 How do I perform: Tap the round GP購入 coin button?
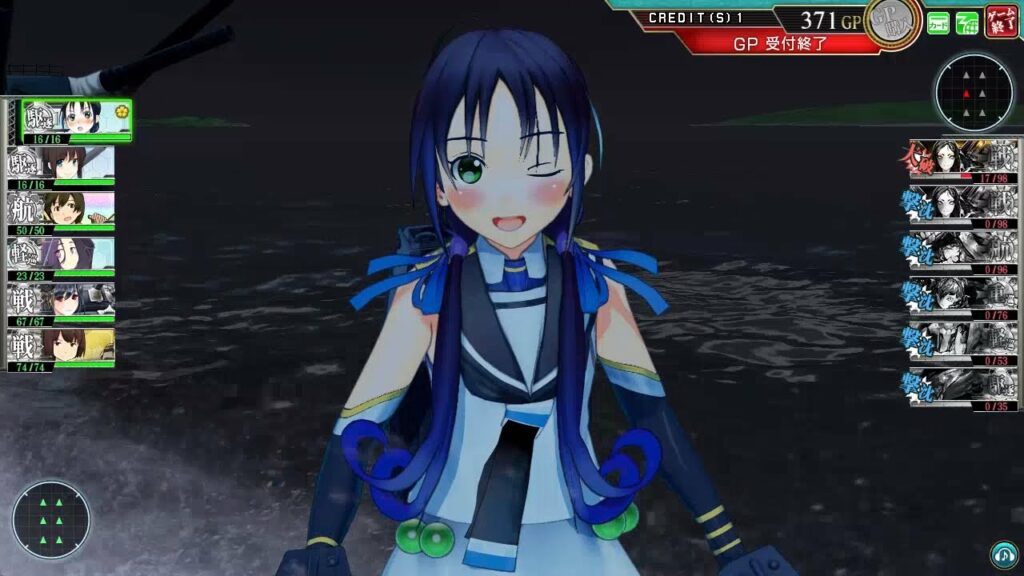[x=893, y=22]
